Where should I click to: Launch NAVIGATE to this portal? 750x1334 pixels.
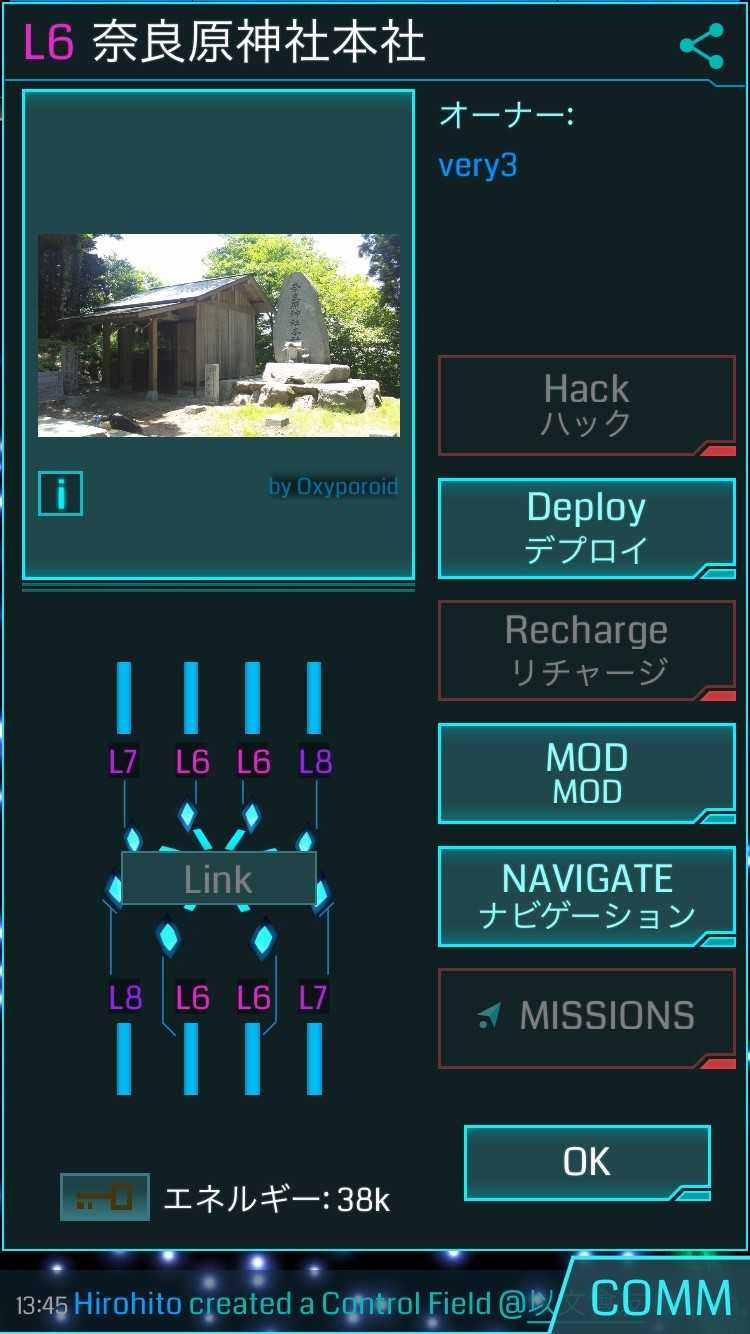pyautogui.click(x=586, y=896)
